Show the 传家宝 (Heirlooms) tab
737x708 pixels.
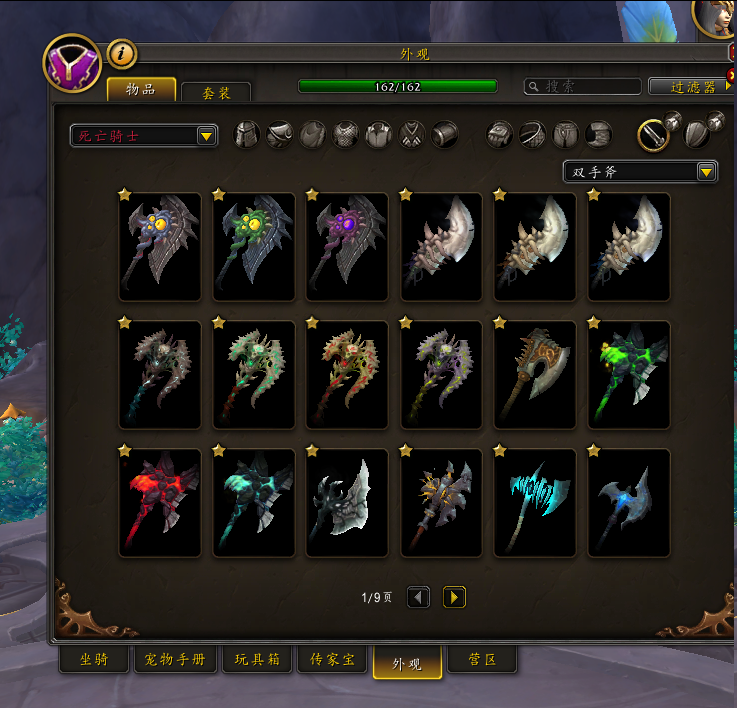[332, 661]
